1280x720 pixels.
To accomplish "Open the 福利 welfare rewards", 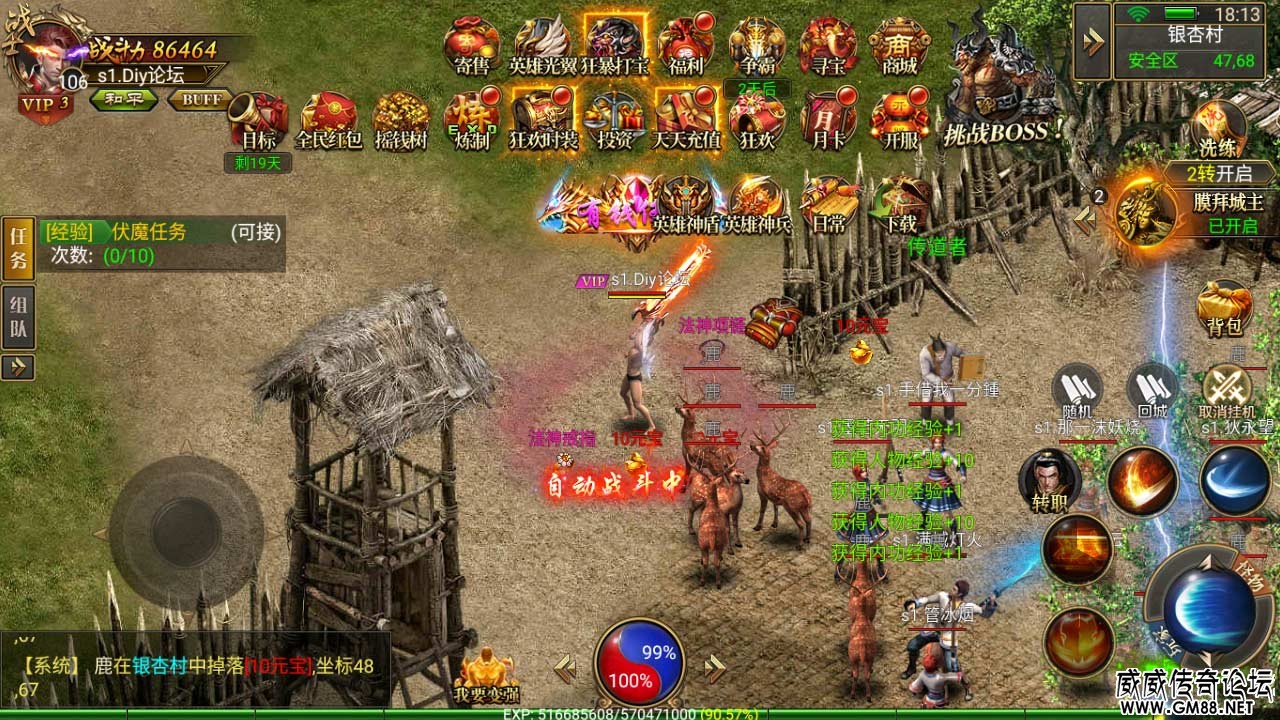I will click(x=686, y=44).
